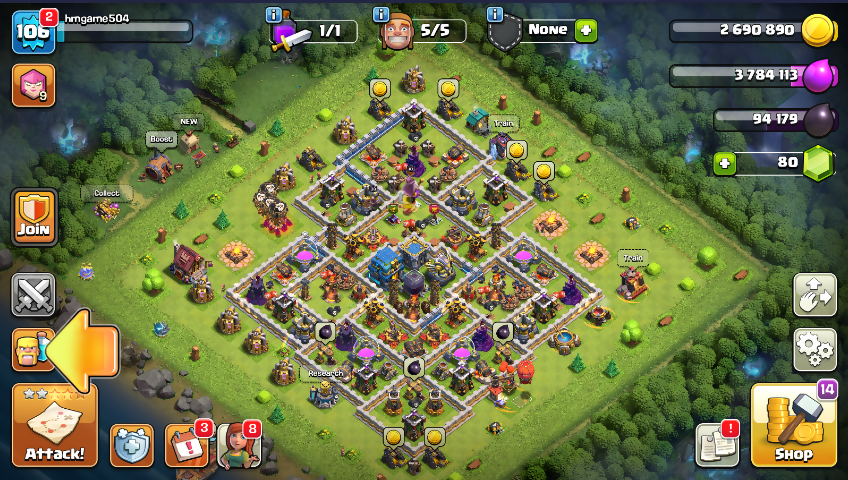The width and height of the screenshot is (848, 480).
Task: Open the gear Settings button
Action: click(815, 348)
